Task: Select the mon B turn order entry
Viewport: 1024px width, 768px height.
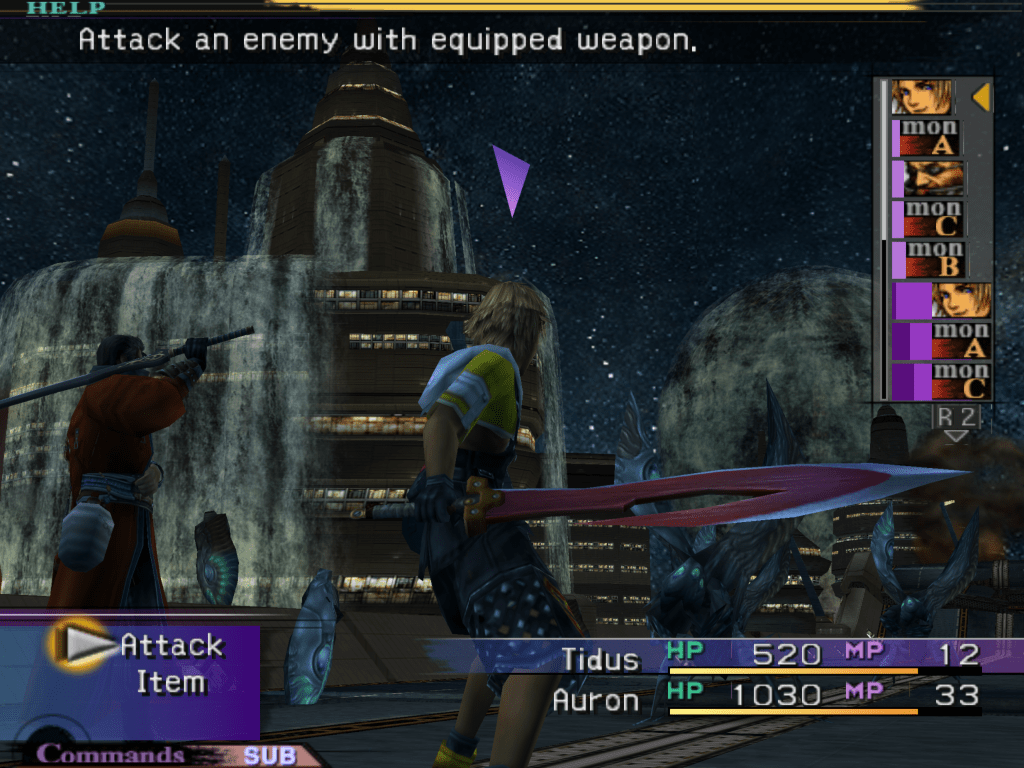Action: point(934,259)
